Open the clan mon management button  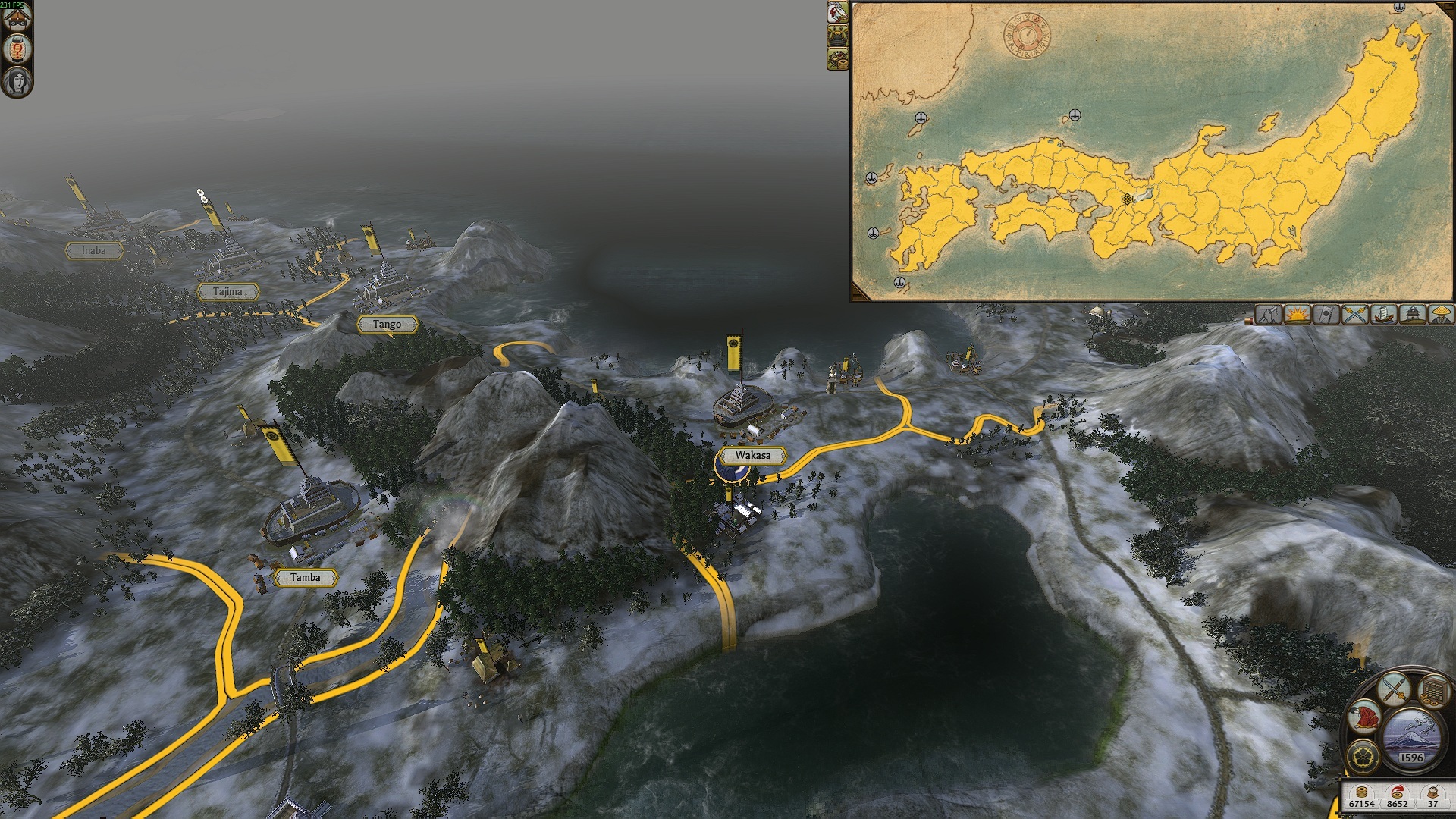[x=1363, y=755]
